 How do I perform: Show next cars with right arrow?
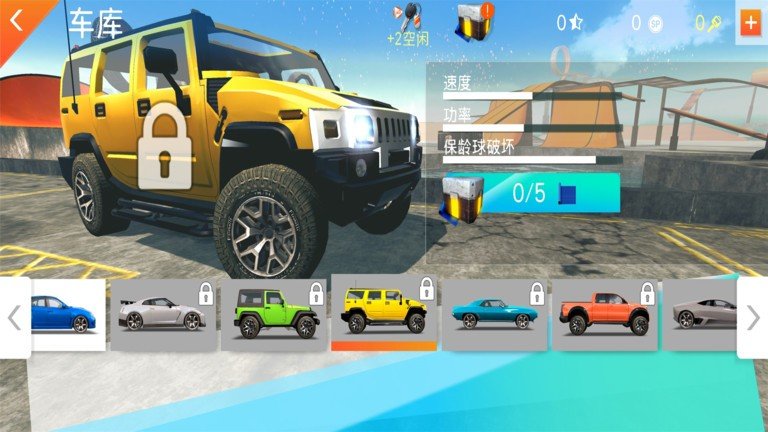[753, 318]
